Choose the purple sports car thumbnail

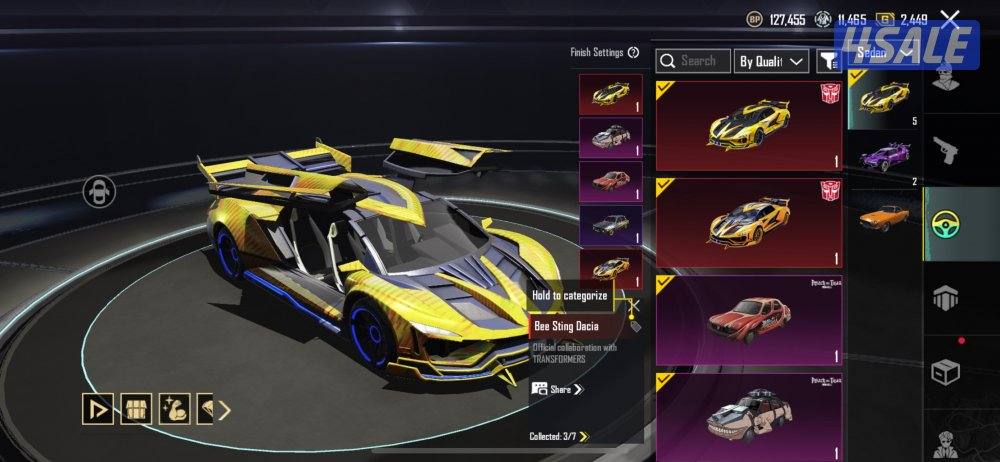click(x=884, y=157)
